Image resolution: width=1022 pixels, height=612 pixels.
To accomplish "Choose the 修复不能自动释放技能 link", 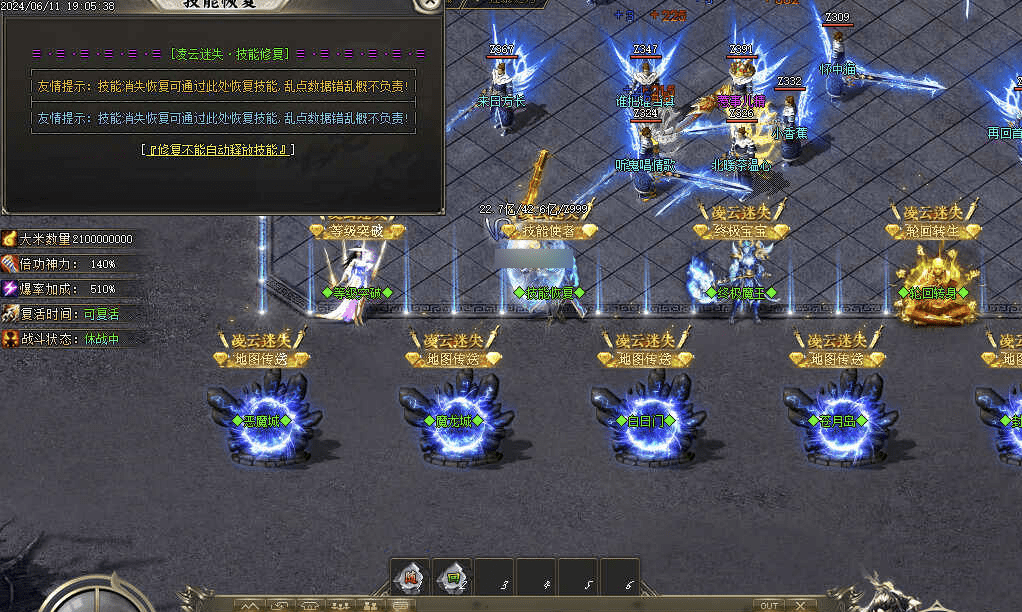I will coord(219,150).
